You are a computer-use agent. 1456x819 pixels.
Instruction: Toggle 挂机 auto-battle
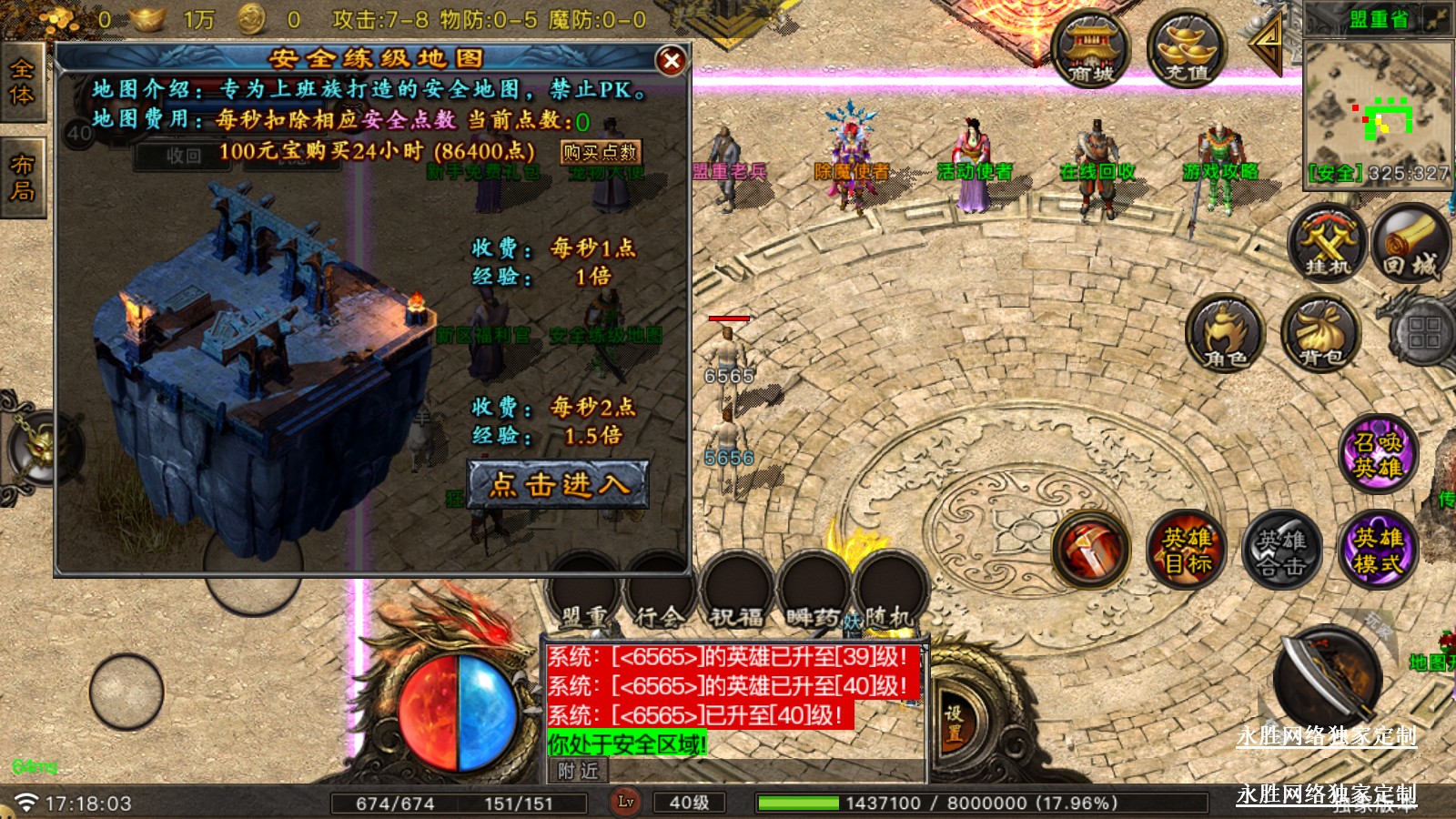tap(1328, 243)
